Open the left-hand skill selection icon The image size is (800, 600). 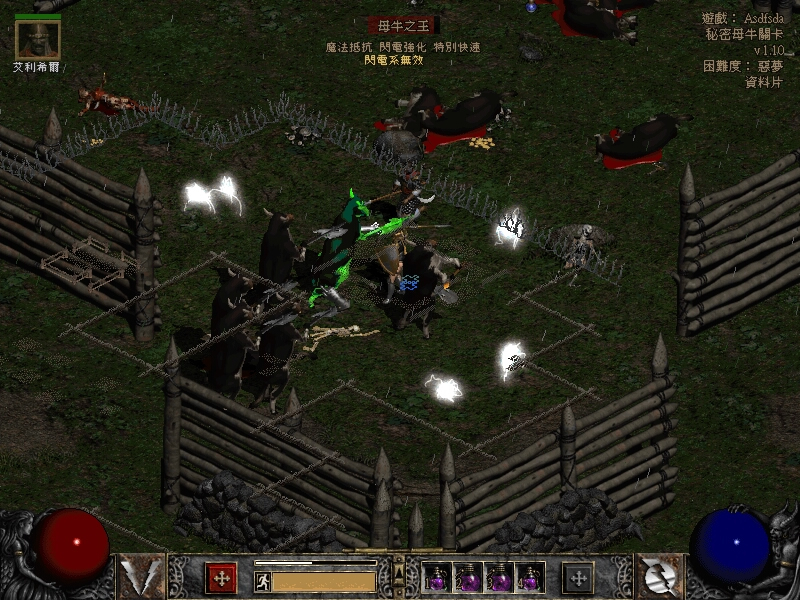click(141, 576)
